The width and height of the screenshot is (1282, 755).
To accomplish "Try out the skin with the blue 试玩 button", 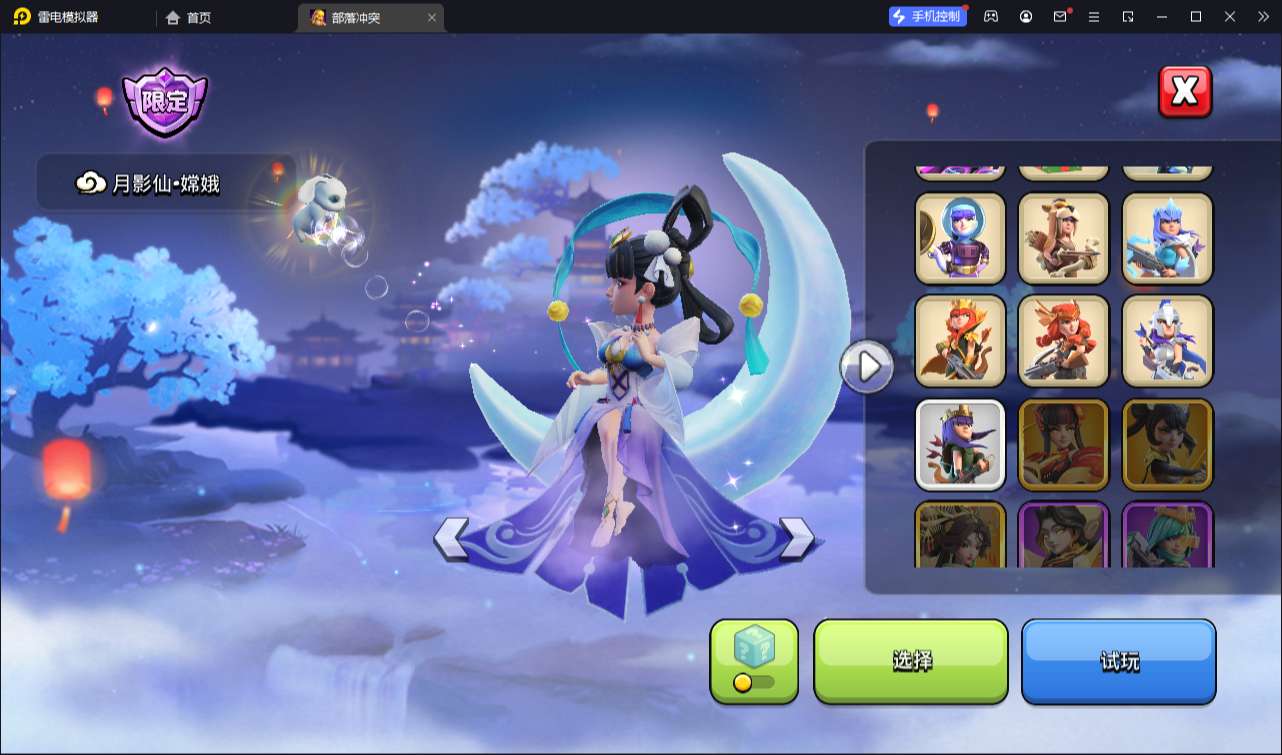I will pos(1118,661).
